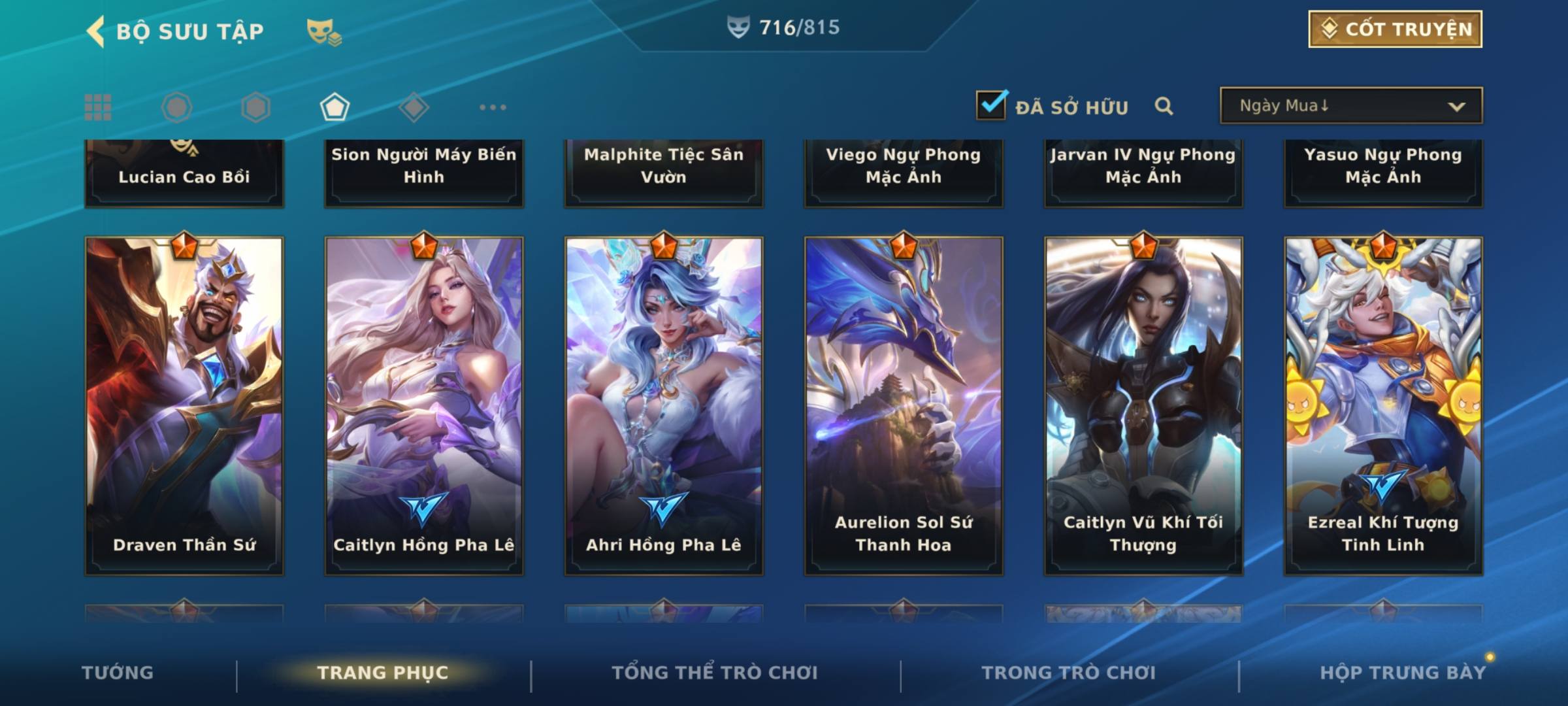Screen dimensions: 1568x706
Task: Switch to the Tướng tab
Action: click(x=118, y=673)
